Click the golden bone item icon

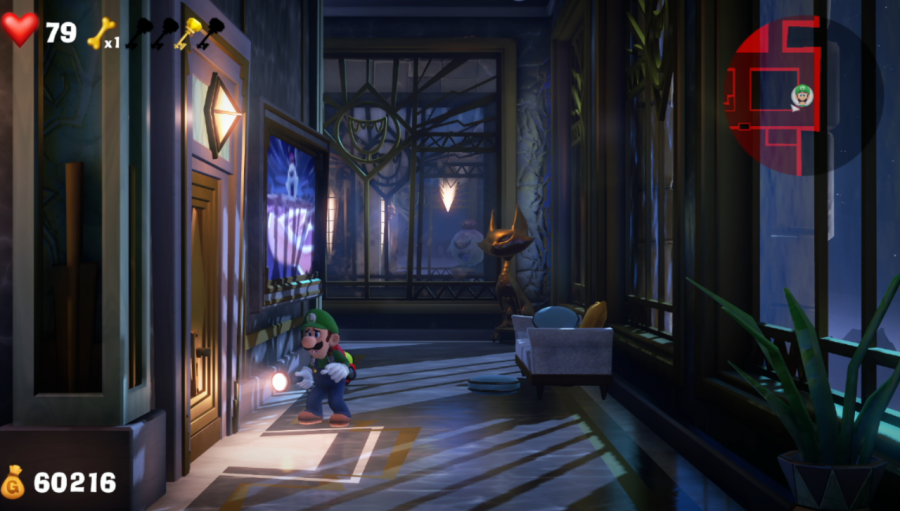click(100, 33)
